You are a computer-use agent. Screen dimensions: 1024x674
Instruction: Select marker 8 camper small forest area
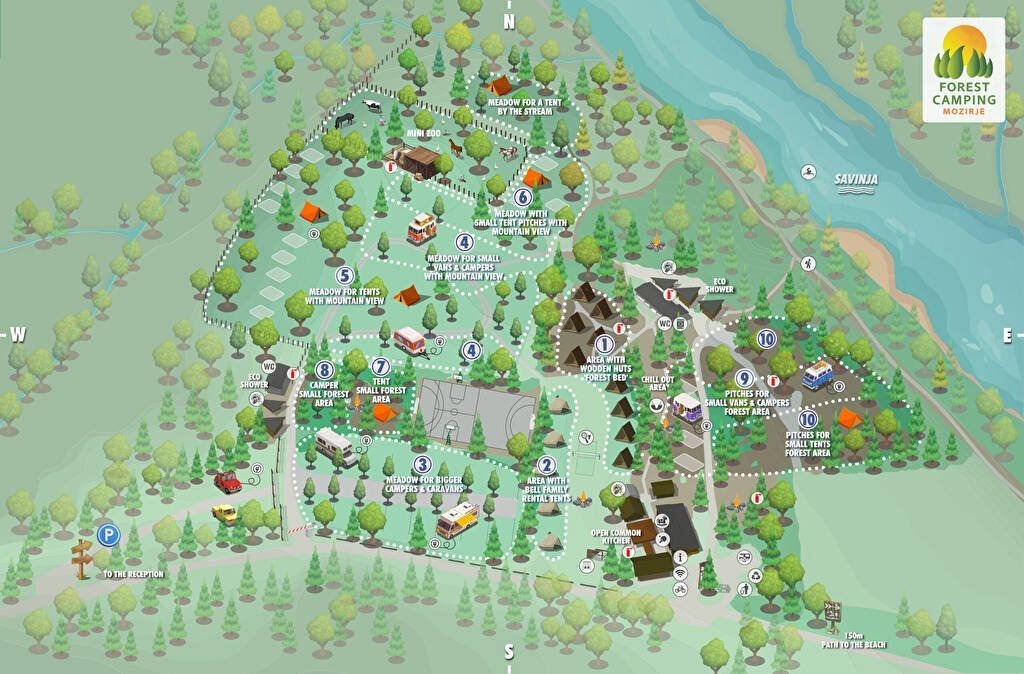(x=323, y=371)
